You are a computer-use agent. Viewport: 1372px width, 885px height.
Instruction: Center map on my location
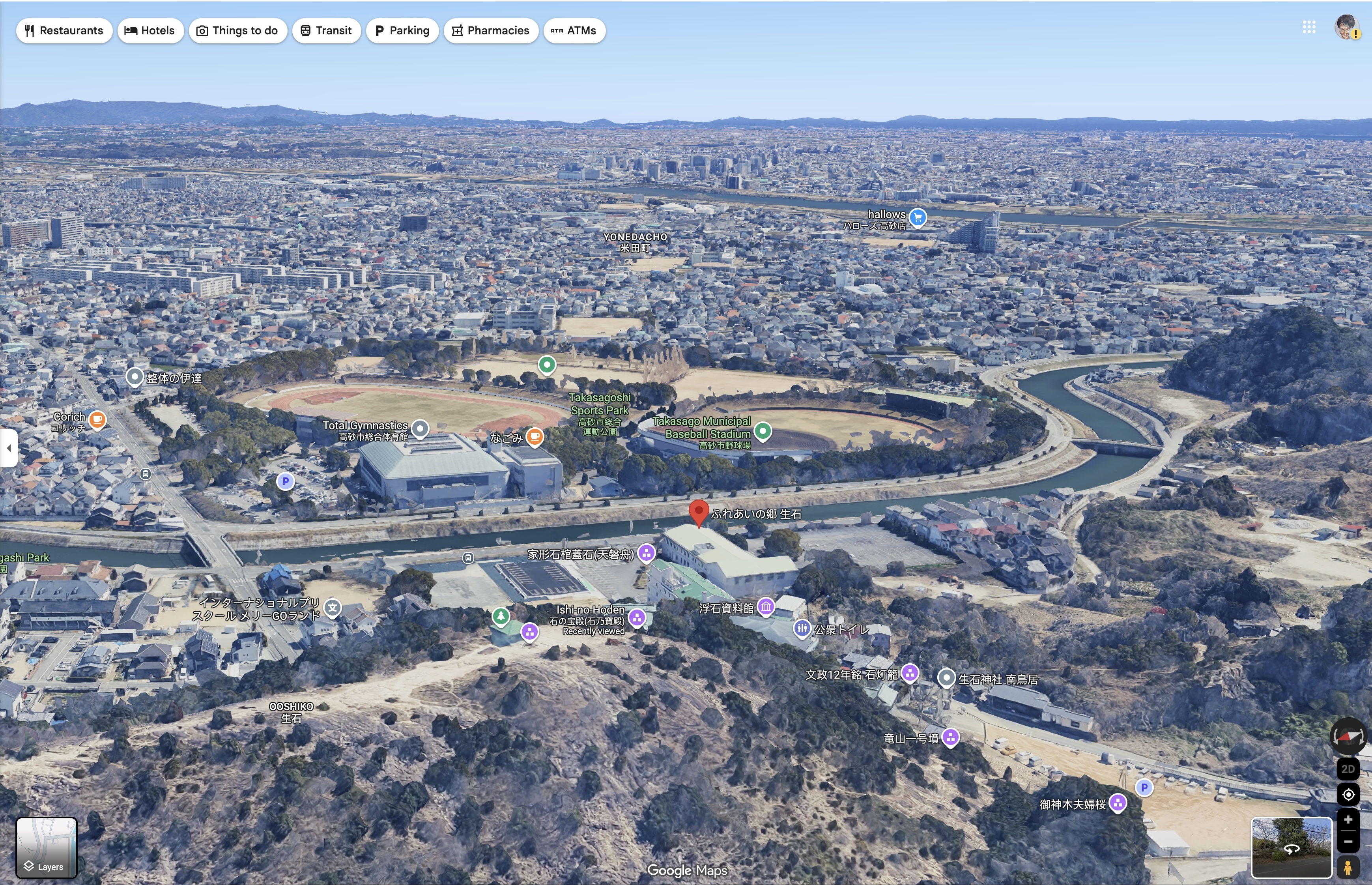click(x=1348, y=795)
